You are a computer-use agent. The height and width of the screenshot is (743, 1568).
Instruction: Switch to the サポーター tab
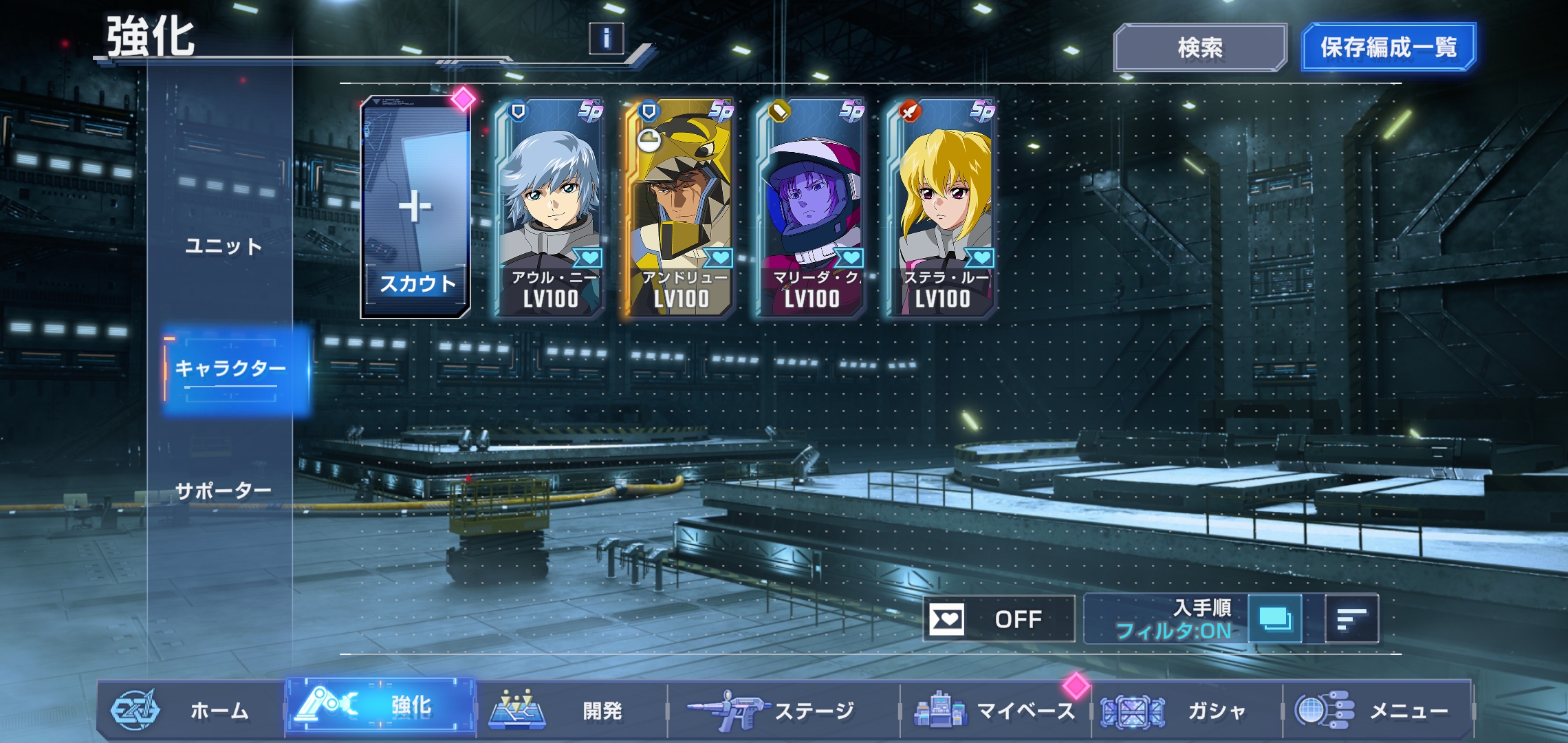pyautogui.click(x=223, y=491)
